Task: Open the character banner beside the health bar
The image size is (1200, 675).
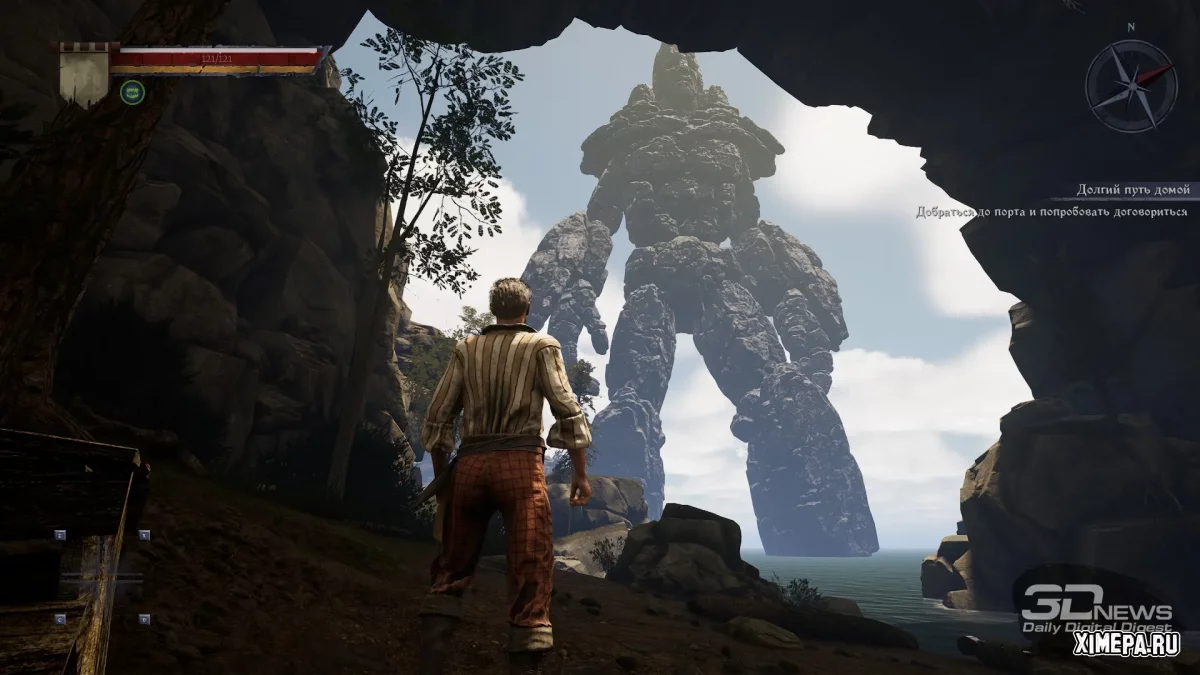Action: [x=85, y=73]
